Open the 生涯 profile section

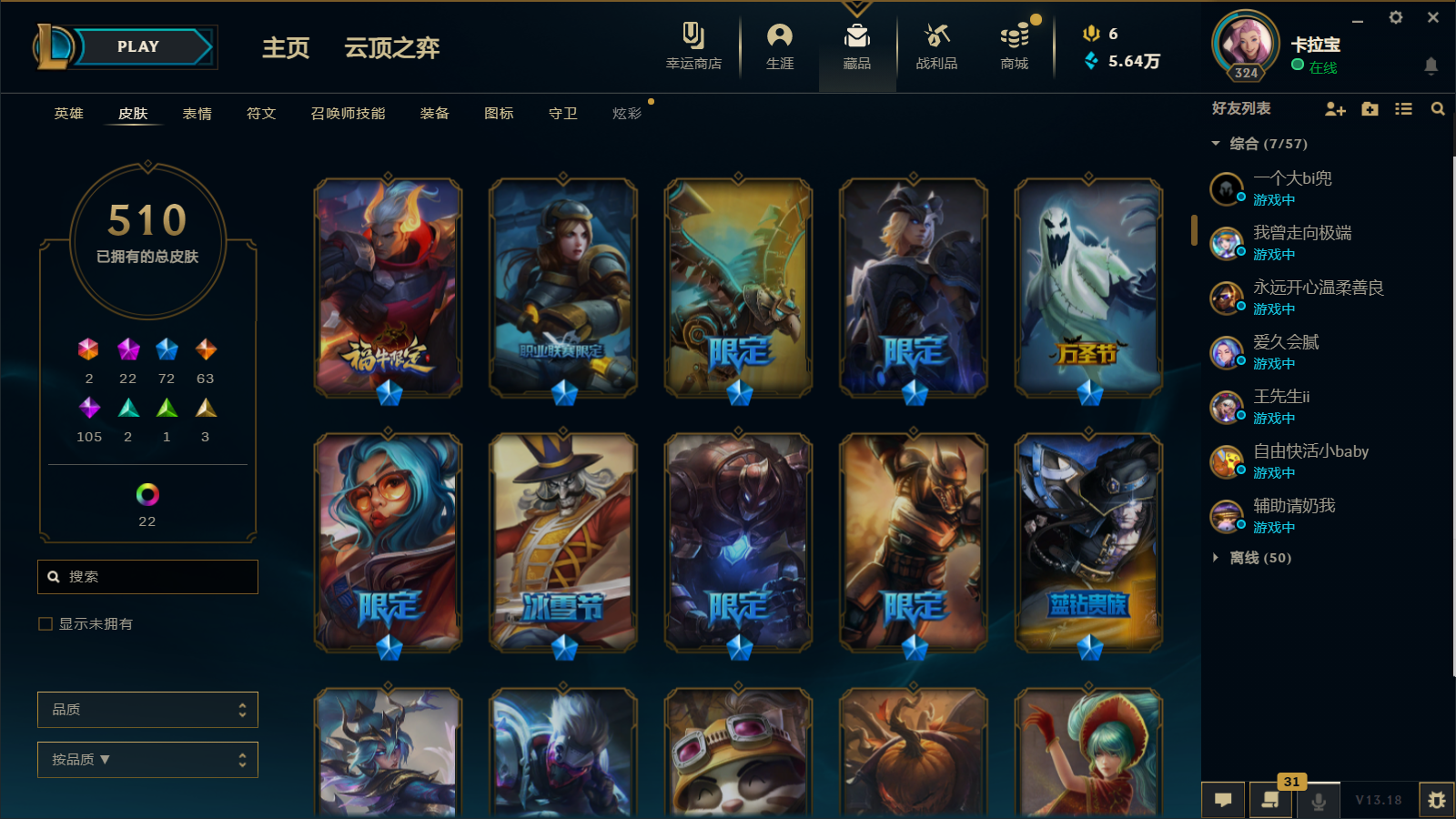click(x=780, y=46)
